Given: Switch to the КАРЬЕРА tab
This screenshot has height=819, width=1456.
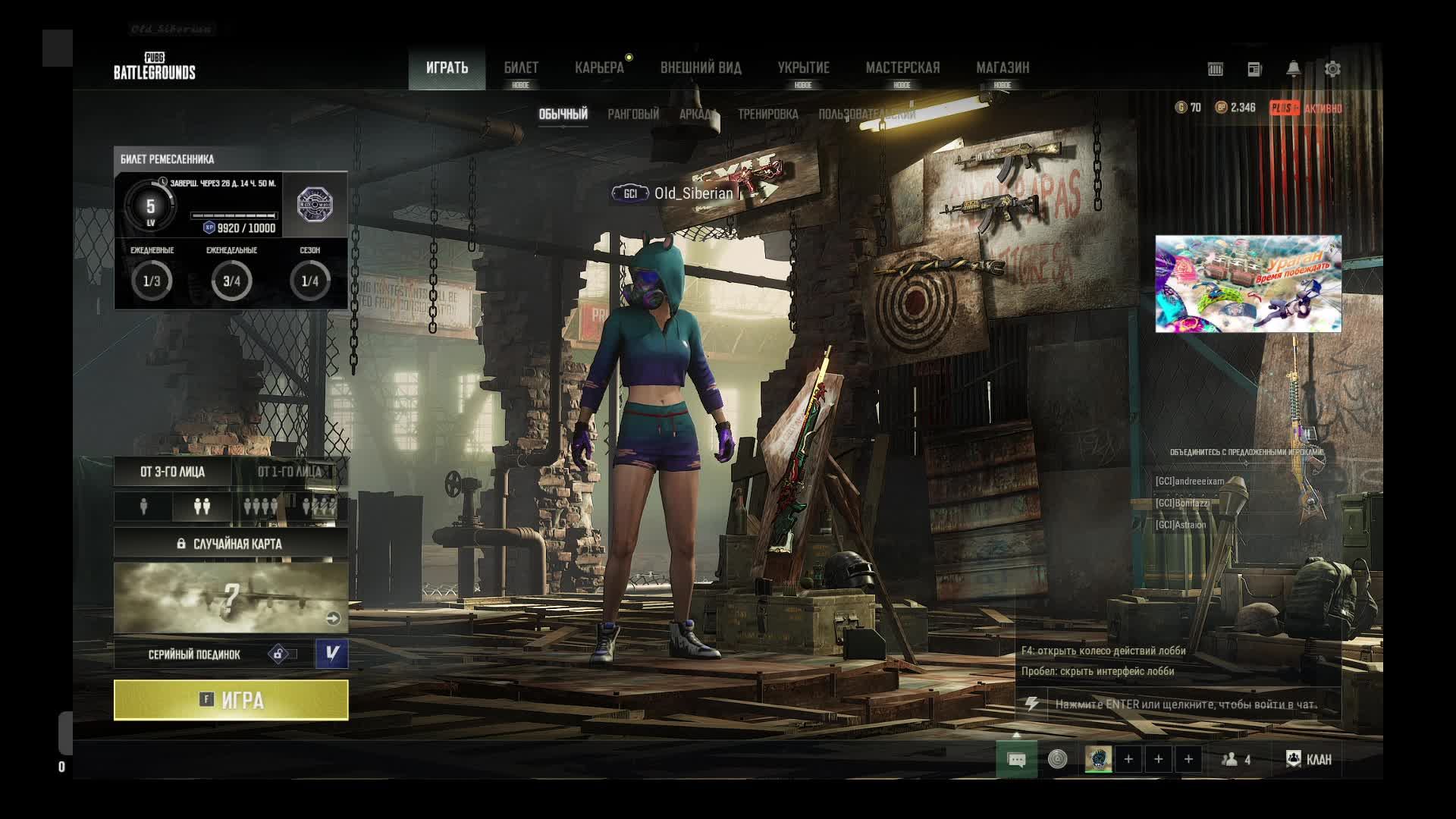Looking at the screenshot, I should click(599, 68).
